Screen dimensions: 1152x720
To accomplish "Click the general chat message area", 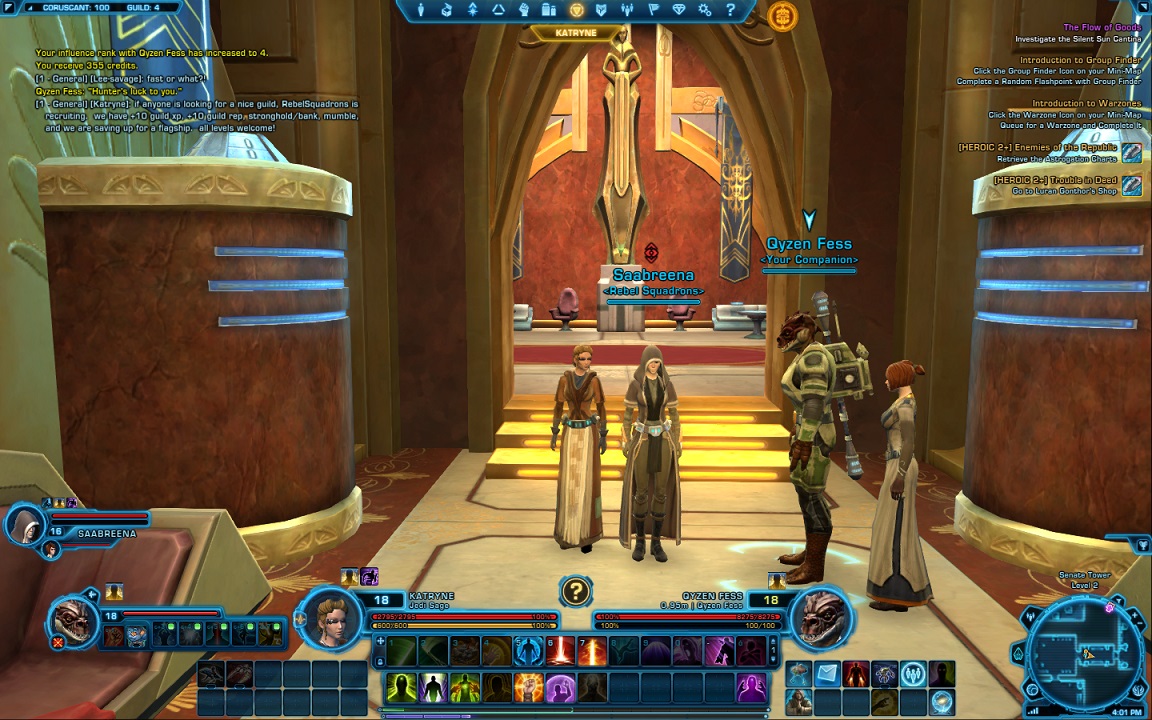I will click(196, 98).
